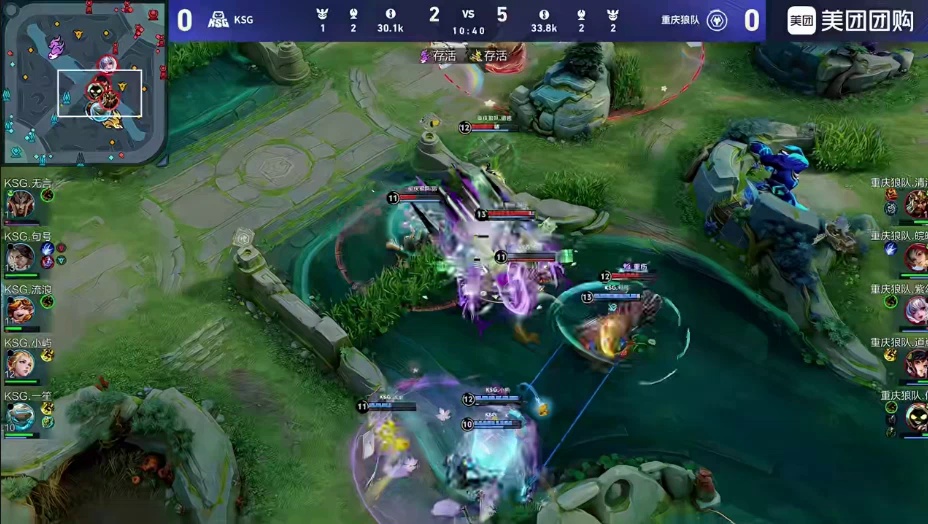The height and width of the screenshot is (524, 928).
Task: Click the minimap in the corner
Action: [x=84, y=83]
